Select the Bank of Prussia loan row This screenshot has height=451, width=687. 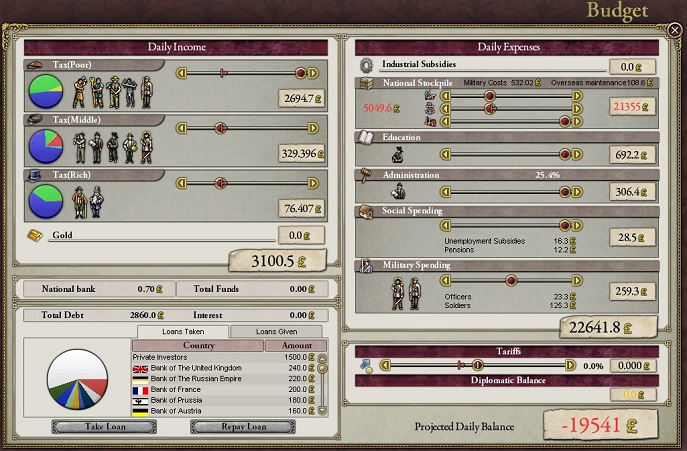(x=222, y=401)
